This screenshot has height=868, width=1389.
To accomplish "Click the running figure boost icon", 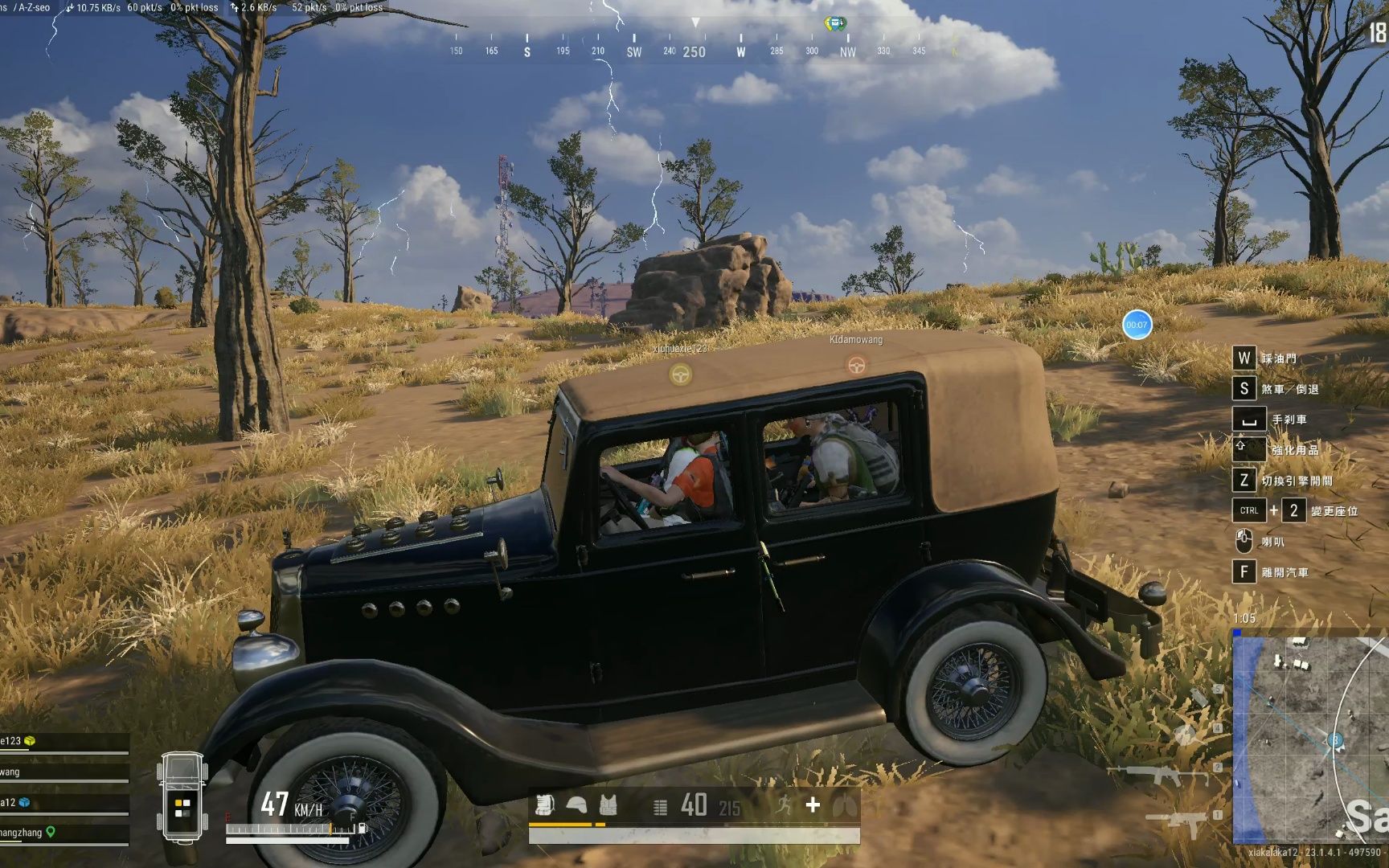I will tap(783, 805).
